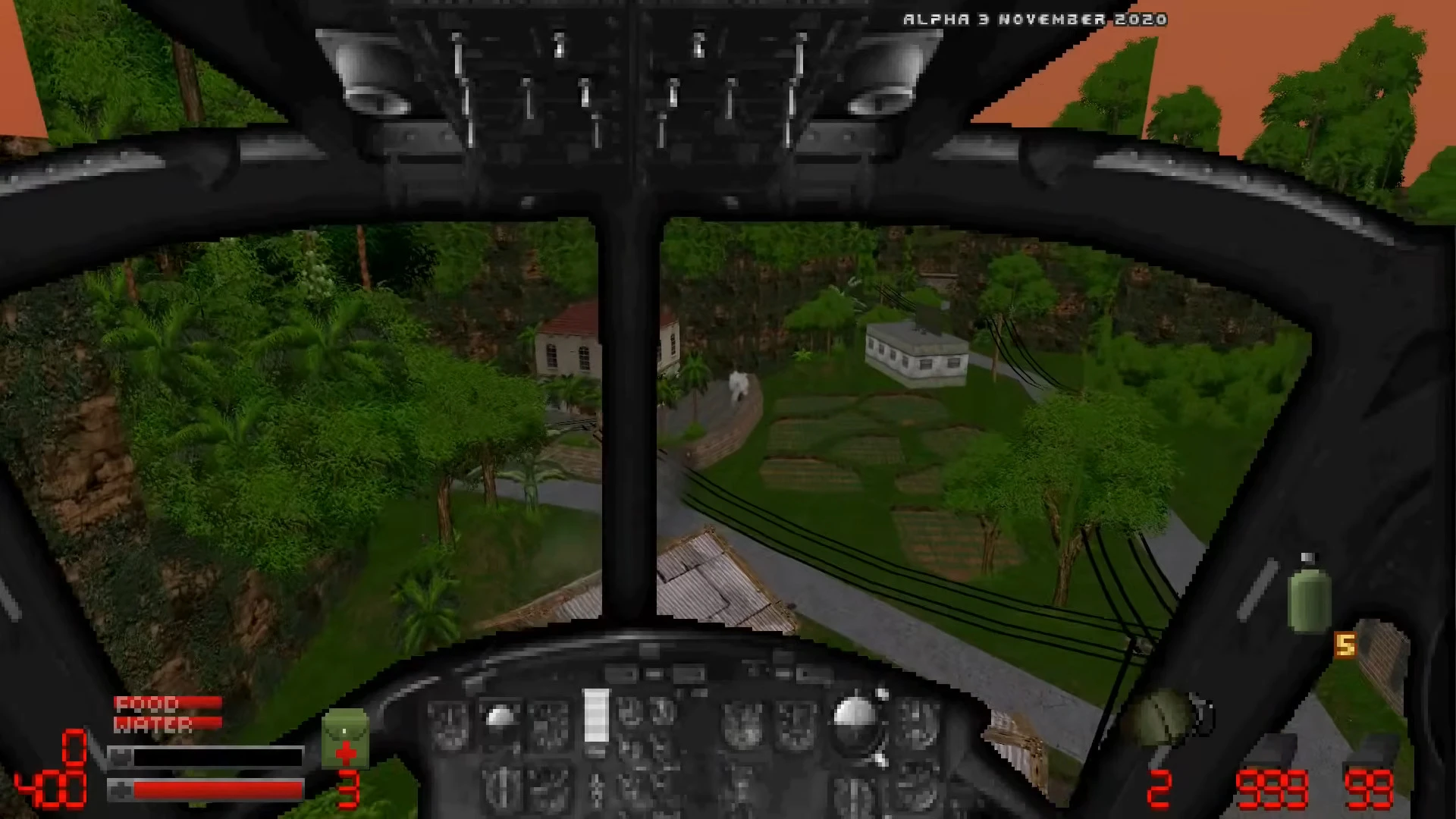Click the FOOD label in the HUD
The height and width of the screenshot is (819, 1456).
point(146,704)
